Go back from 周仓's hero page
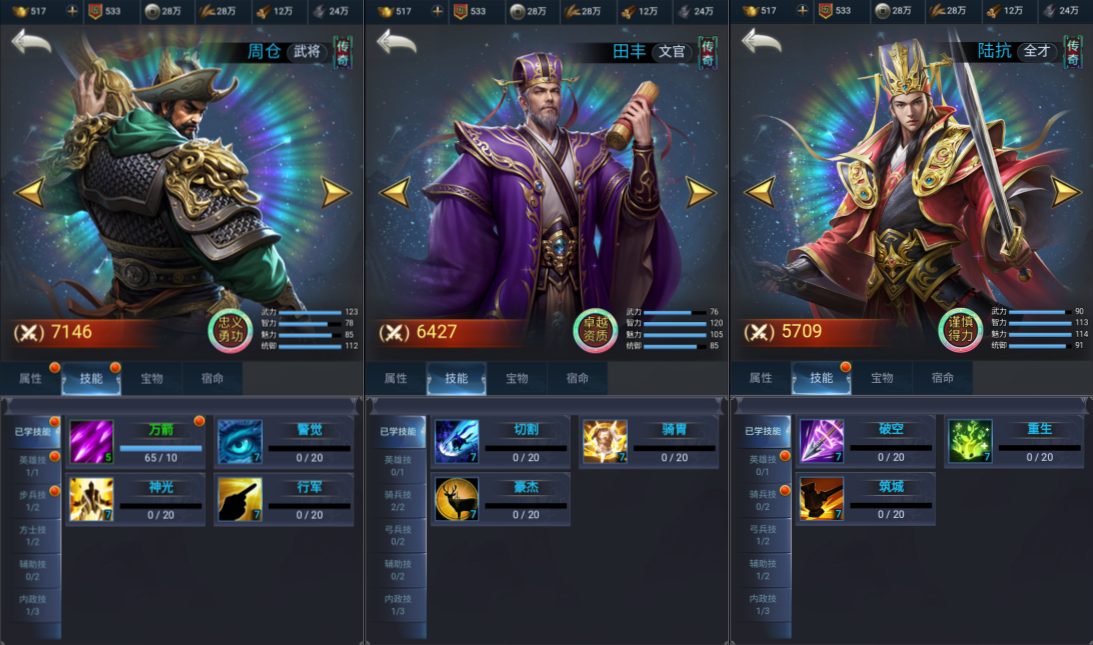The image size is (1093, 645). coord(31,42)
